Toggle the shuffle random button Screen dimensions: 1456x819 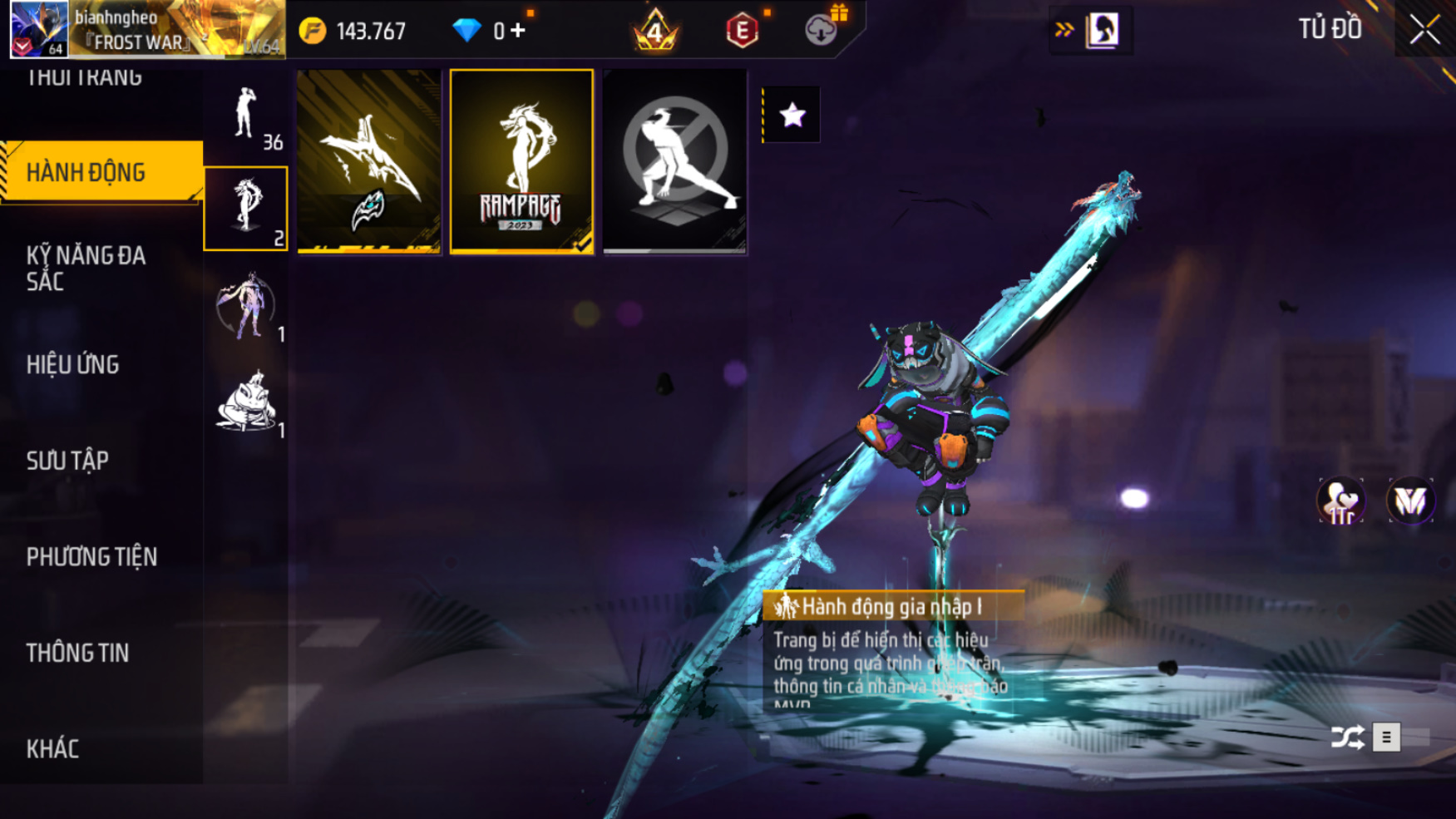tap(1347, 738)
